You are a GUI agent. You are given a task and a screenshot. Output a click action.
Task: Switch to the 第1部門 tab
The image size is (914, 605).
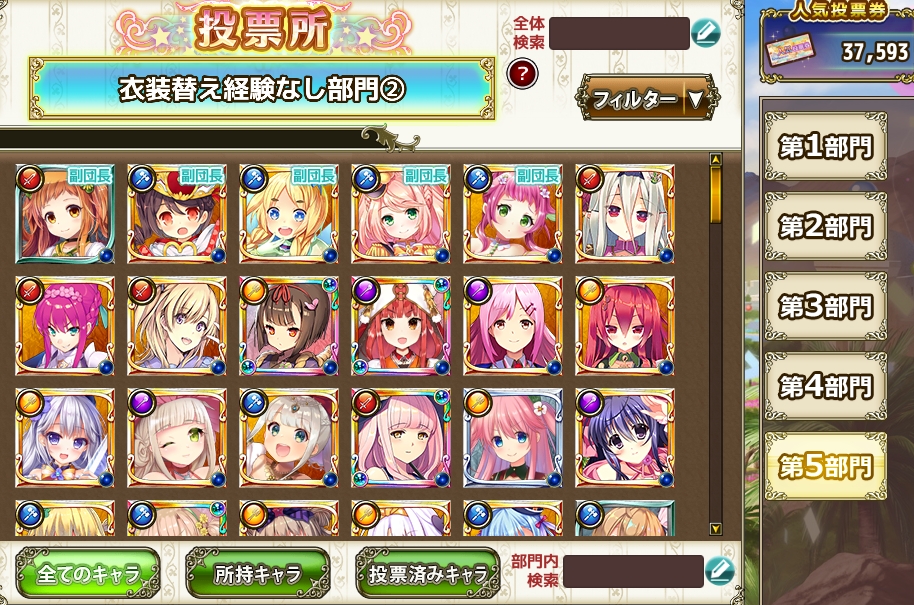[825, 148]
